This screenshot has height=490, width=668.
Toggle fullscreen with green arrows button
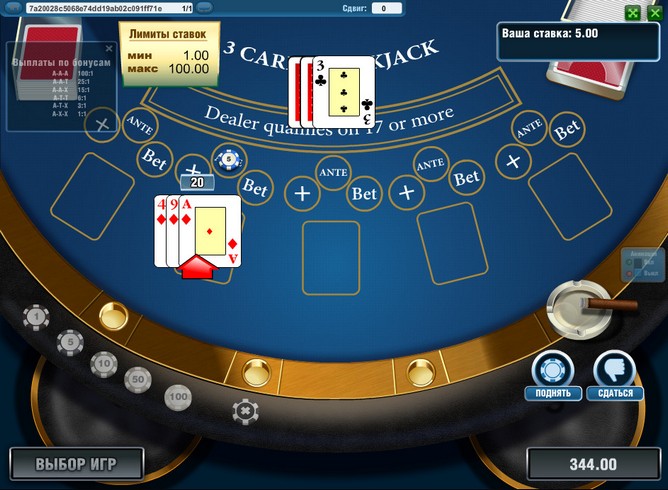(x=632, y=13)
